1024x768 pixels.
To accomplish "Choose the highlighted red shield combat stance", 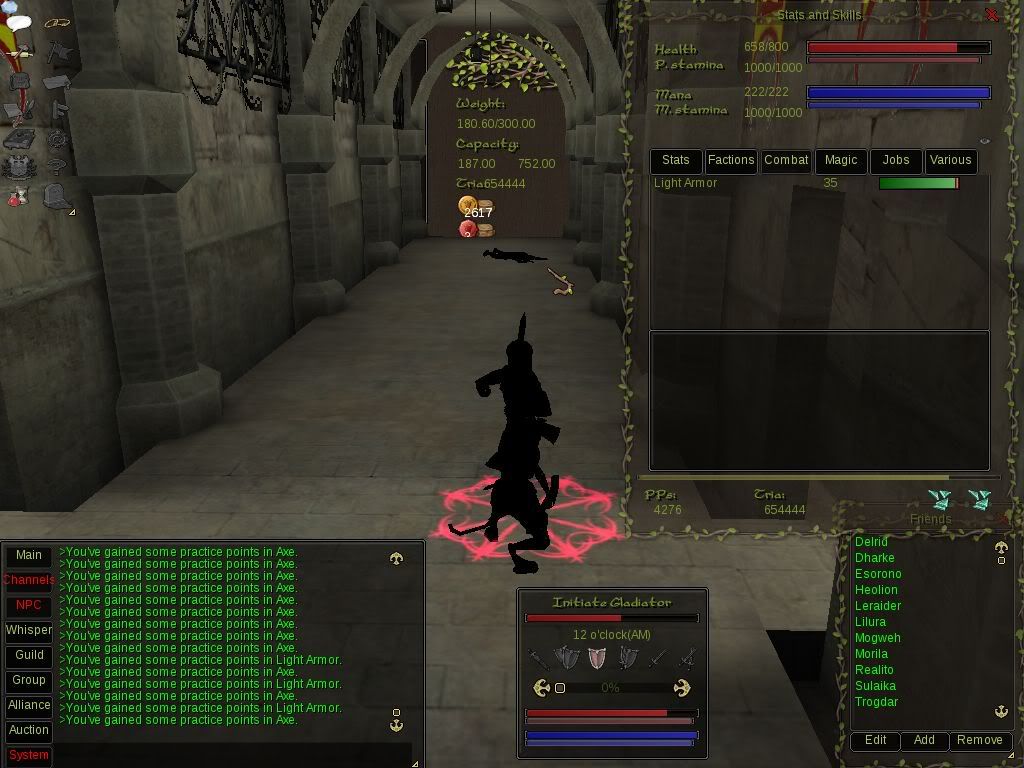I will point(597,658).
